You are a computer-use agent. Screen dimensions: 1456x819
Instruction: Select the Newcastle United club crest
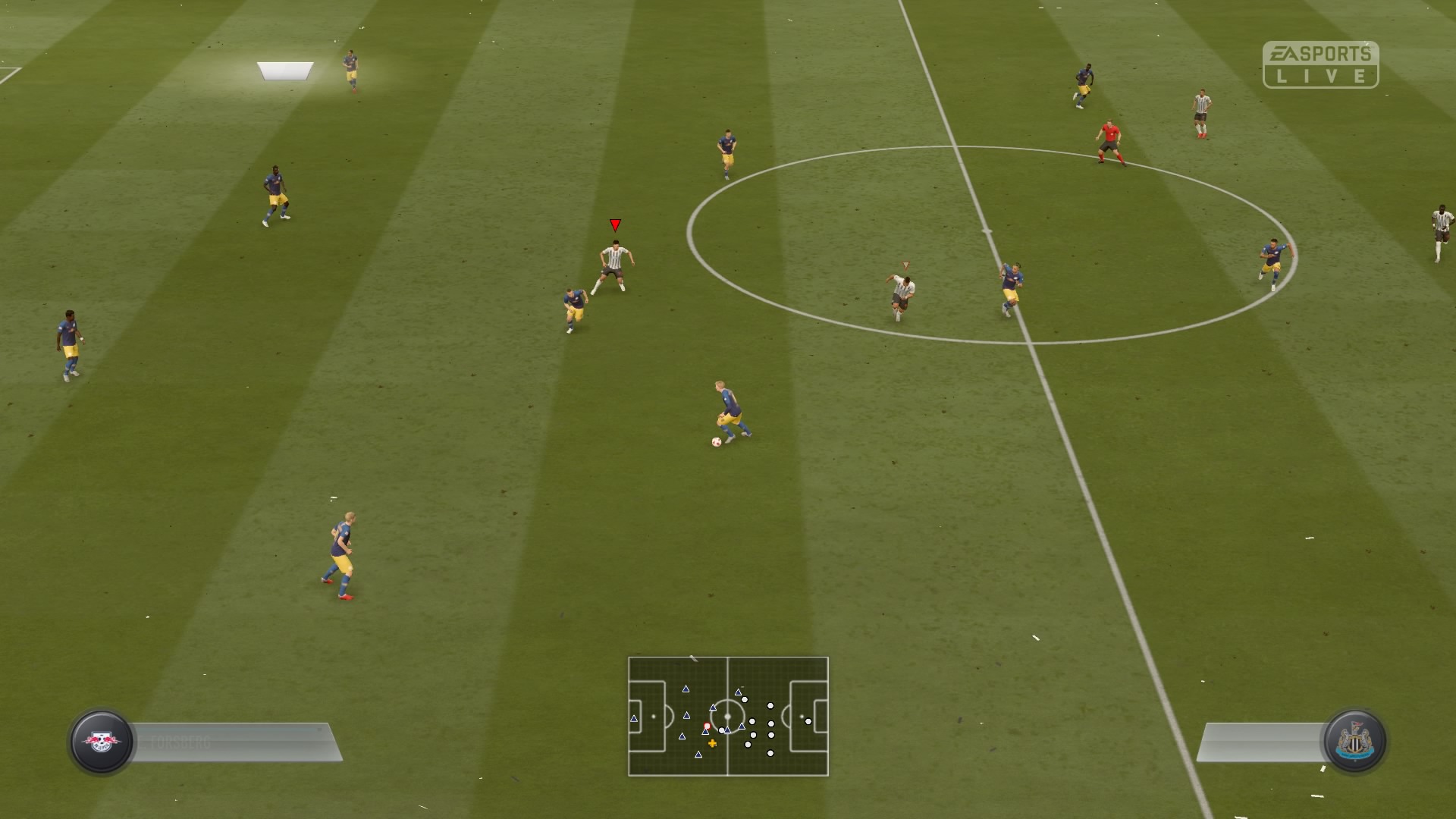point(1354,741)
